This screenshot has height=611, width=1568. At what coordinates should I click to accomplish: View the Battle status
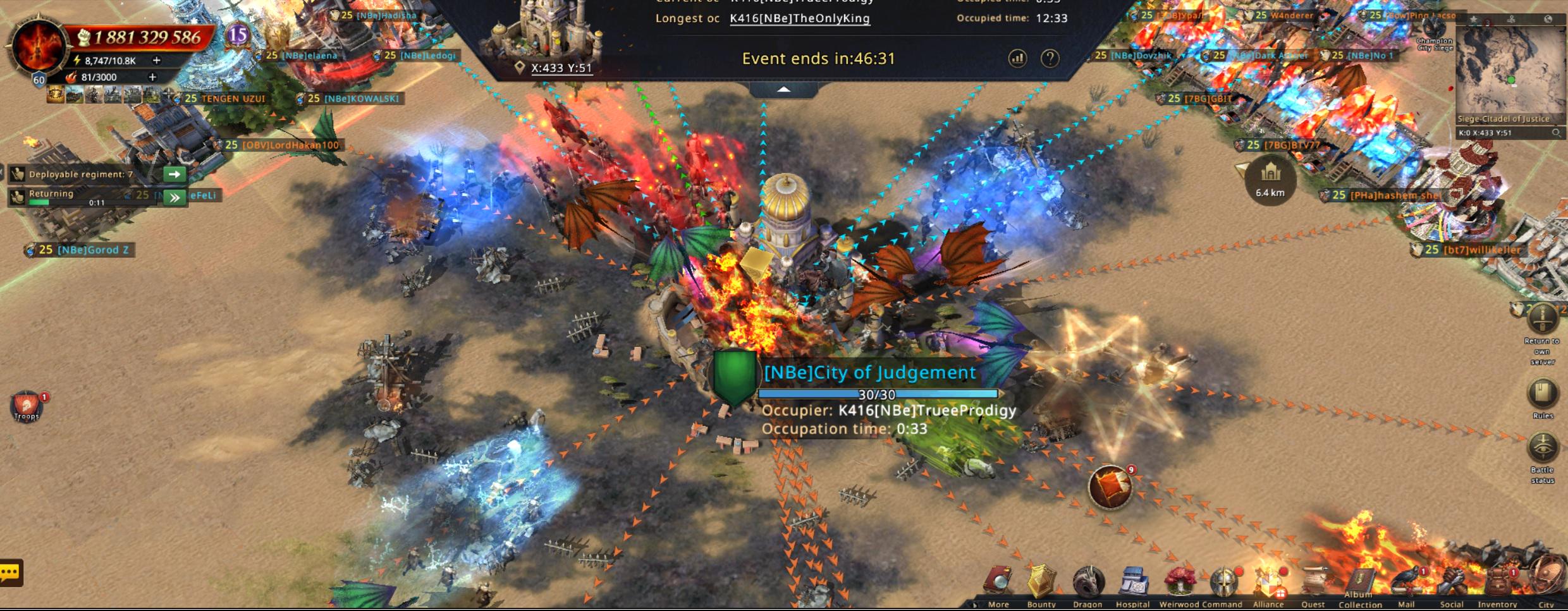point(1542,449)
